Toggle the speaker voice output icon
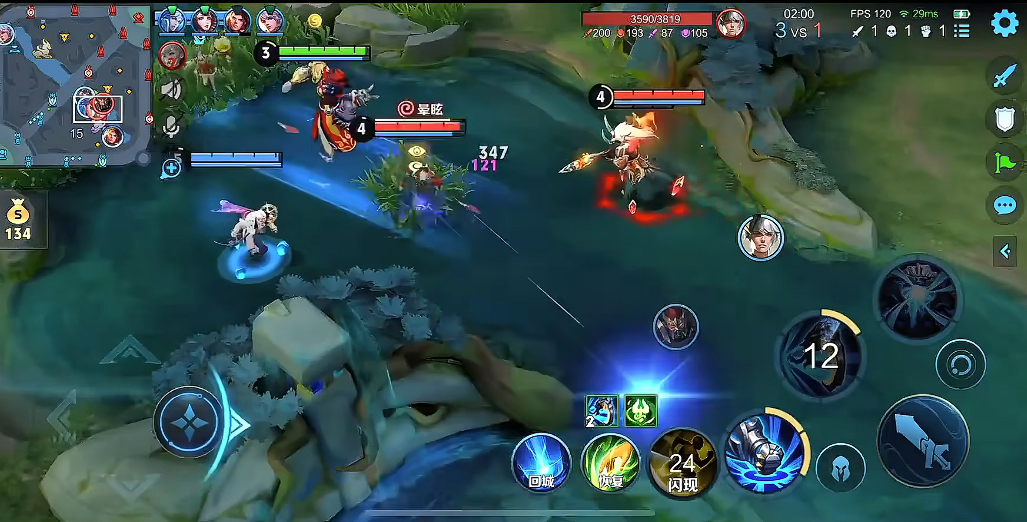Screen dimensions: 1027x522 pos(172,90)
